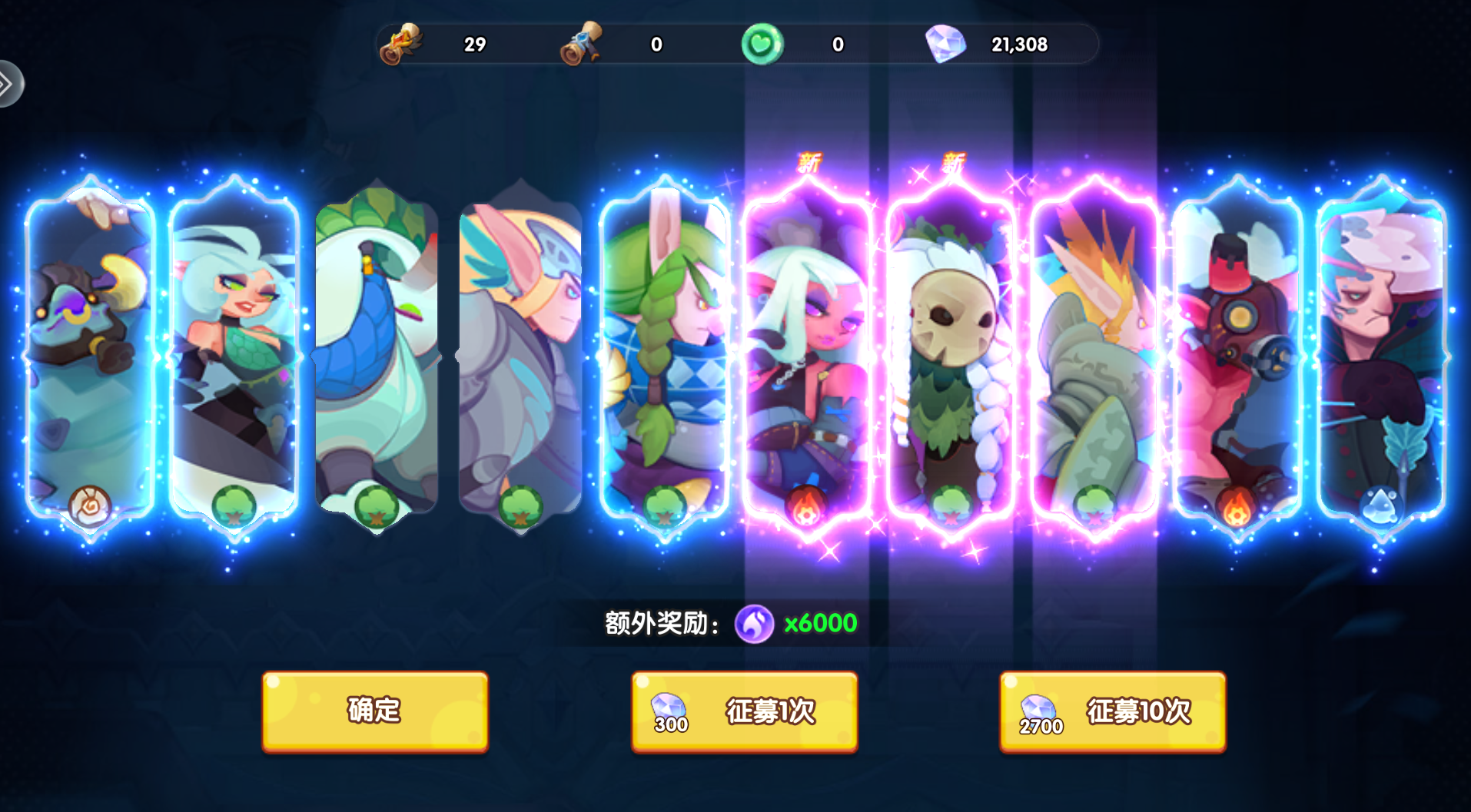Click the green heart currency icon
The image size is (1471, 812).
point(762,45)
